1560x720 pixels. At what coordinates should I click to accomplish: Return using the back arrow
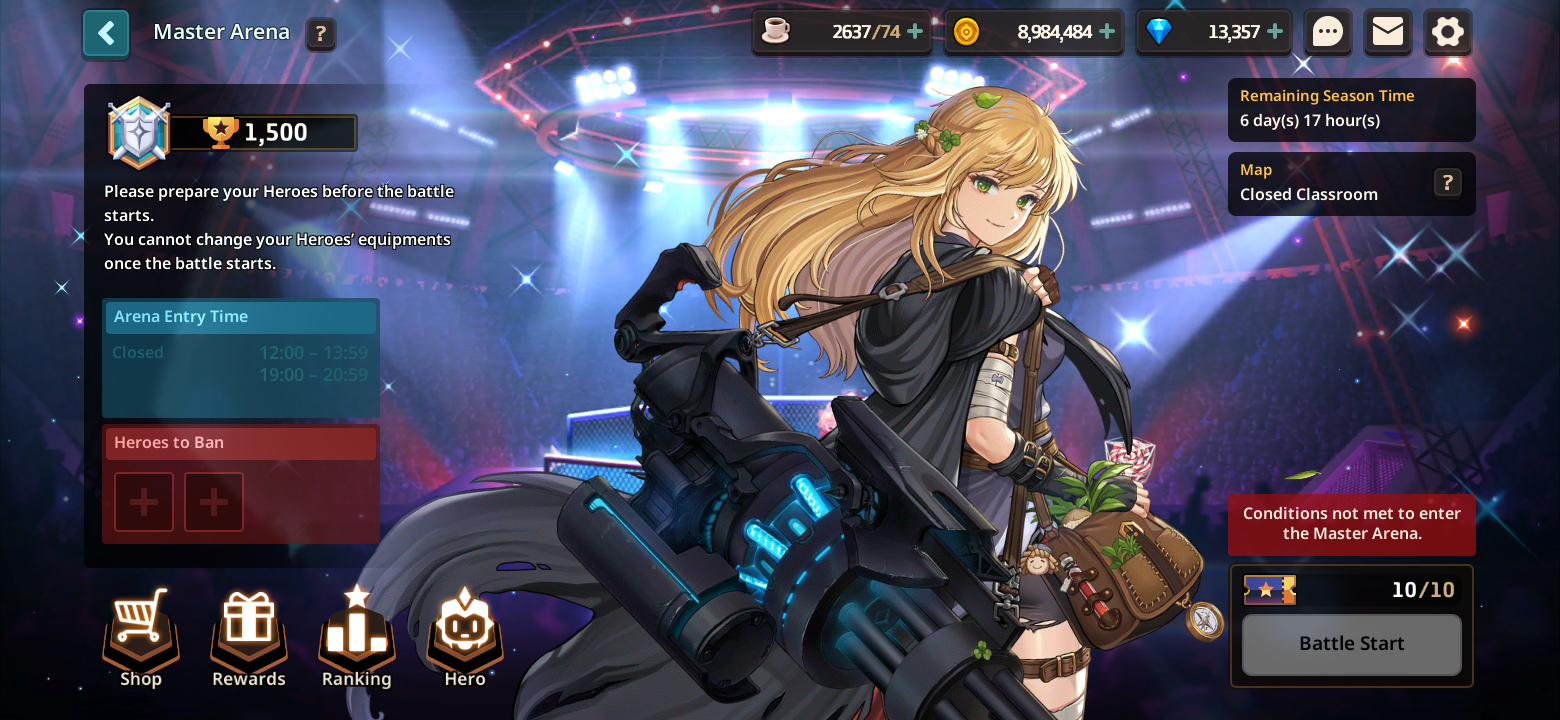pos(105,33)
